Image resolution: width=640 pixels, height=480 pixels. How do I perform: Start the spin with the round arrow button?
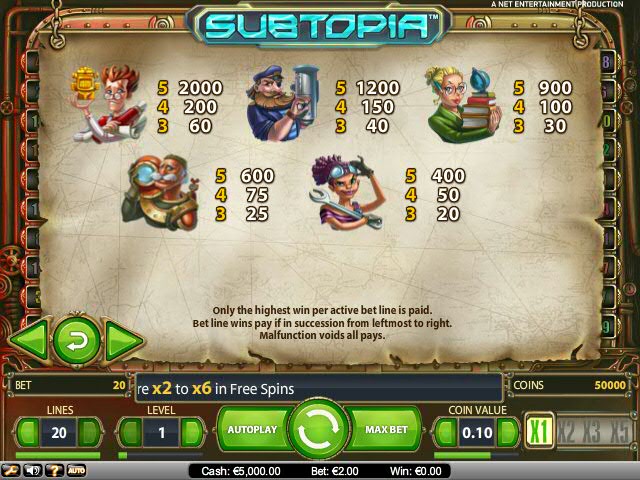click(317, 429)
